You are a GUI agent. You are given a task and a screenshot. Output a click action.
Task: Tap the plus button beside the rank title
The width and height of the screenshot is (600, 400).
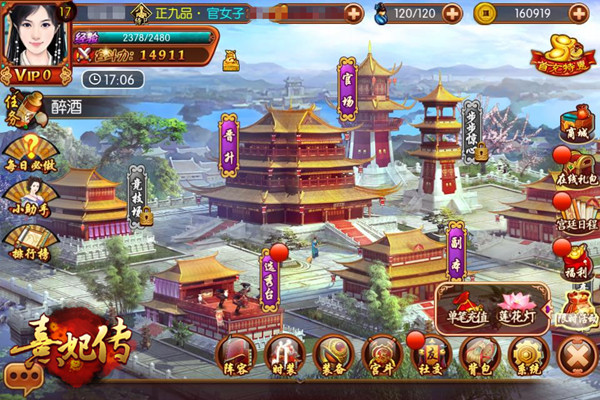tap(353, 14)
